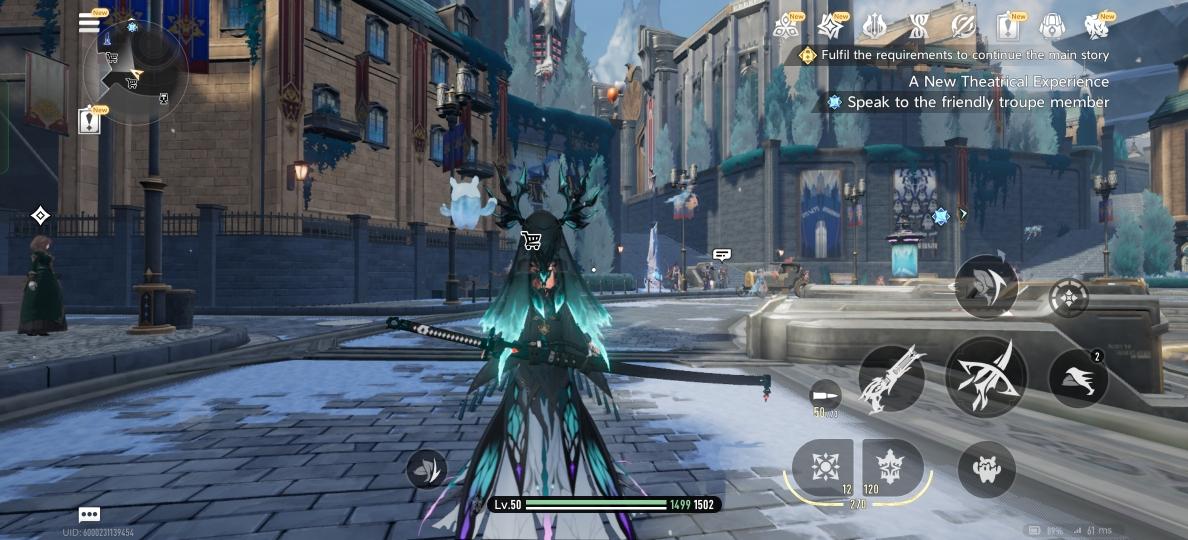Open the four-pointed star menu icon
This screenshot has height=540, width=1188.
830,26
